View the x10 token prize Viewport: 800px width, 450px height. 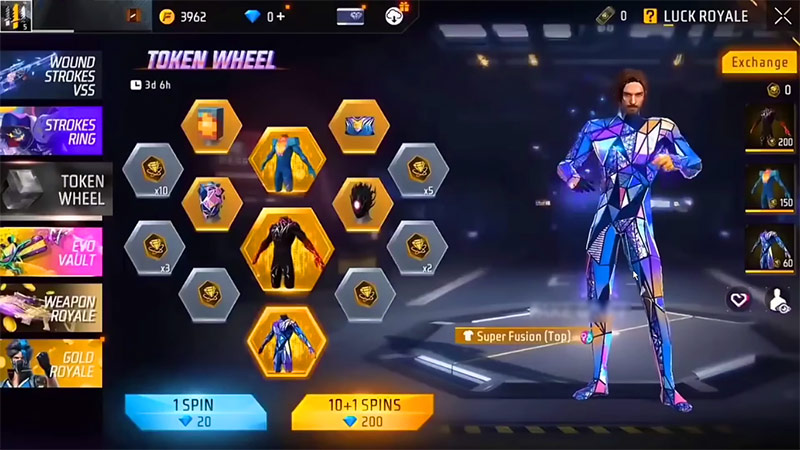pyautogui.click(x=152, y=171)
